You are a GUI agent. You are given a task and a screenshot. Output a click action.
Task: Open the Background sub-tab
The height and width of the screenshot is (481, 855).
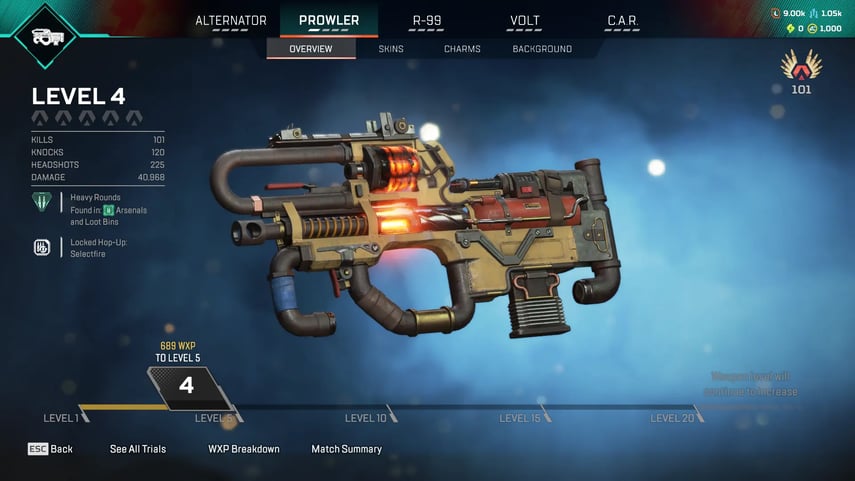point(542,49)
